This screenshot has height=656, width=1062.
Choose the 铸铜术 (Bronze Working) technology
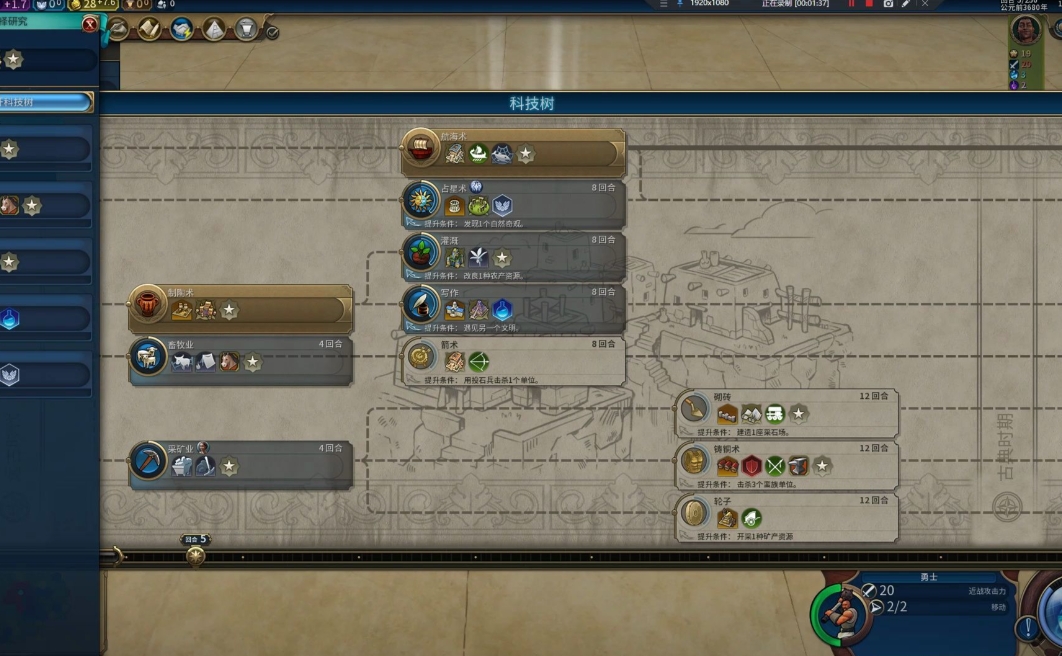coord(786,464)
